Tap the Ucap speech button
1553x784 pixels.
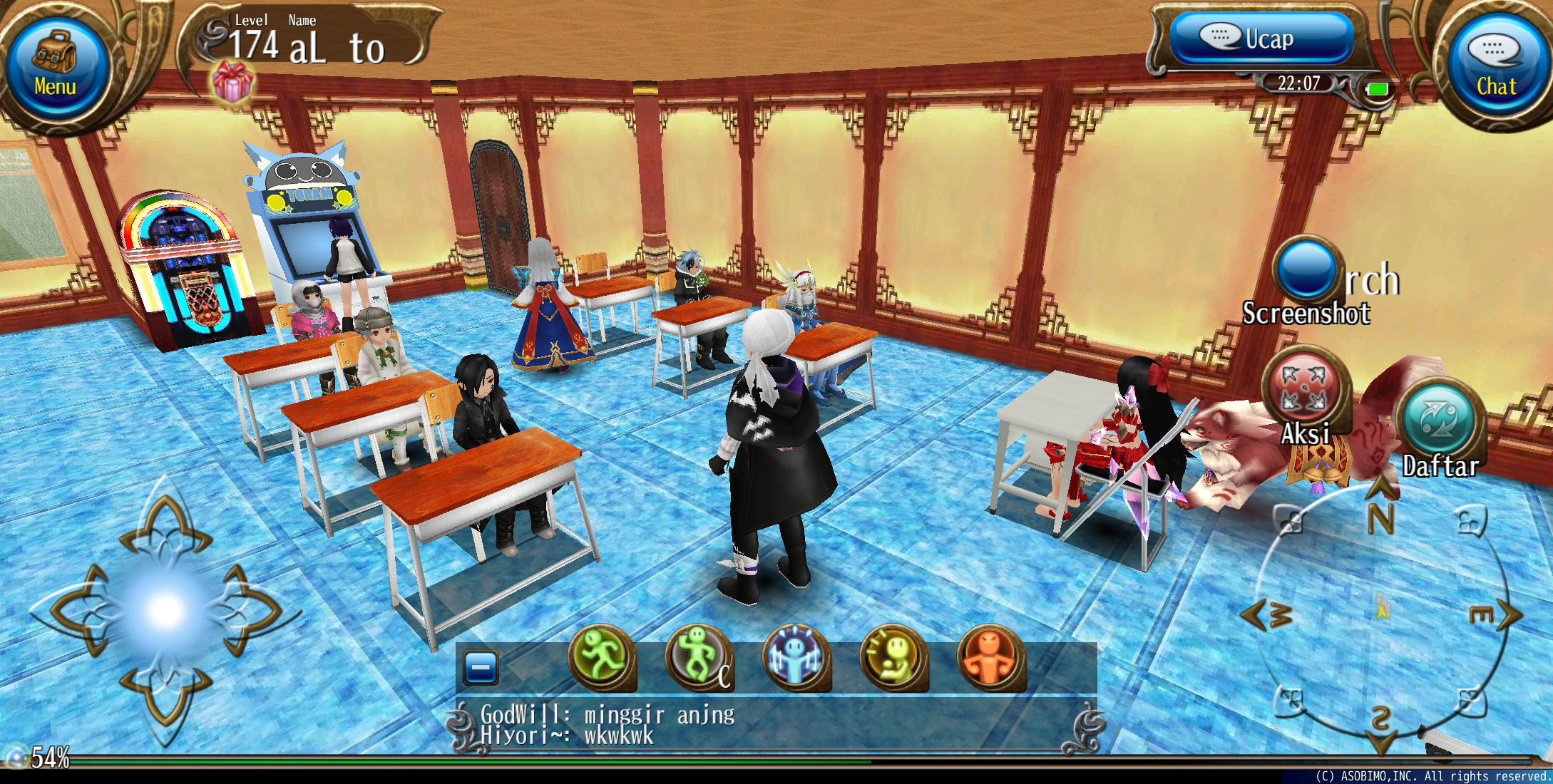1262,38
